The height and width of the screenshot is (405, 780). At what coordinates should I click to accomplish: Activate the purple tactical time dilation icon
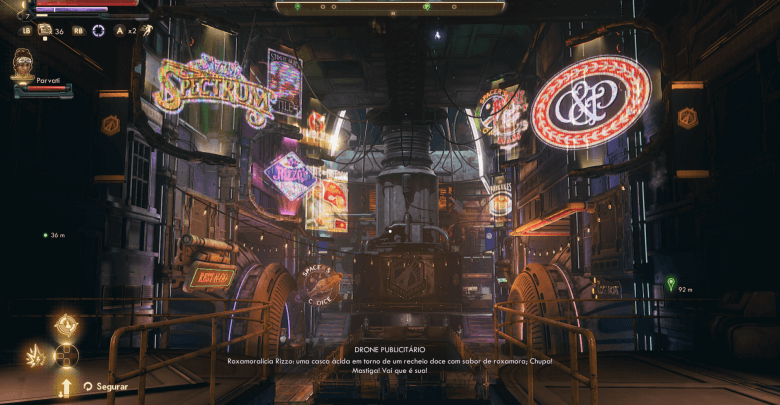click(98, 30)
